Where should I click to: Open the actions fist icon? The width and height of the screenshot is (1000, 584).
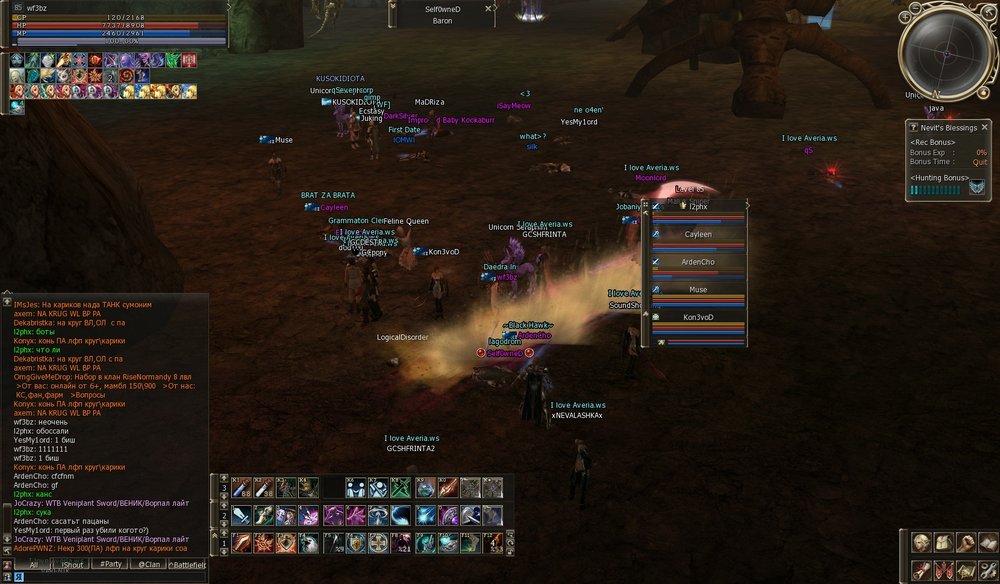pyautogui.click(x=965, y=542)
